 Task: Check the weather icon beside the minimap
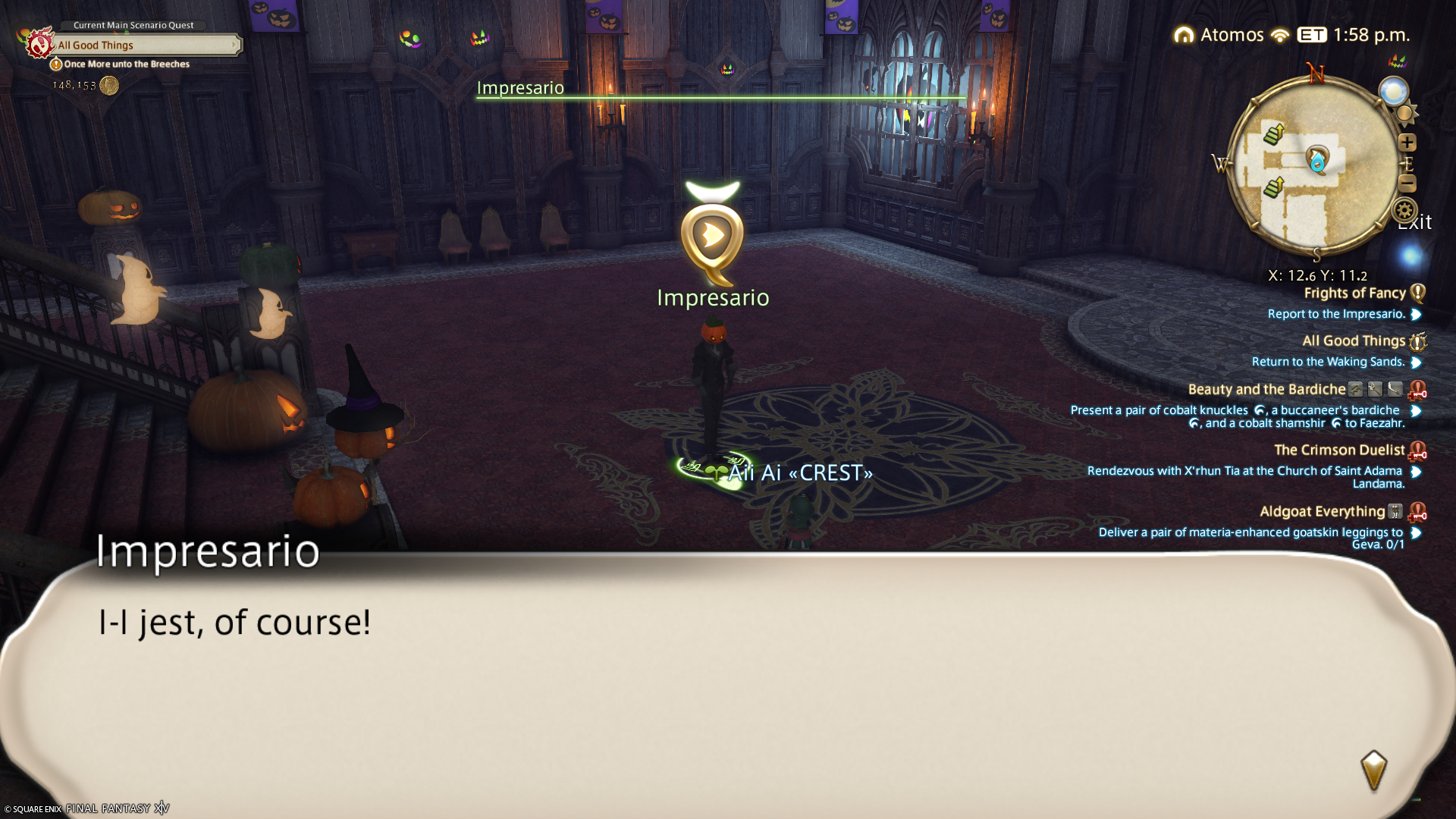click(x=1393, y=92)
